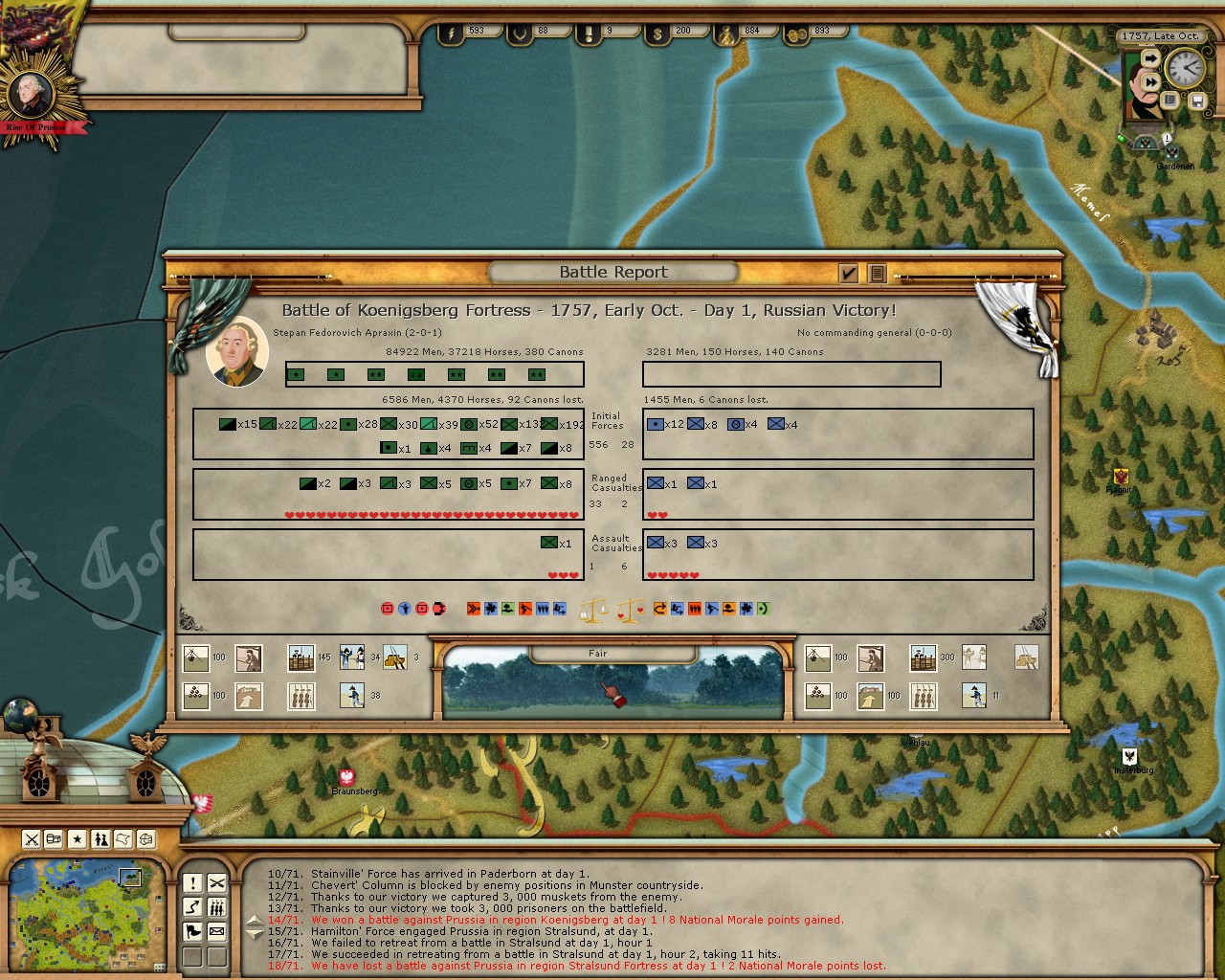Select the star map filter above the minimap
This screenshot has height=980, width=1225.
point(78,839)
